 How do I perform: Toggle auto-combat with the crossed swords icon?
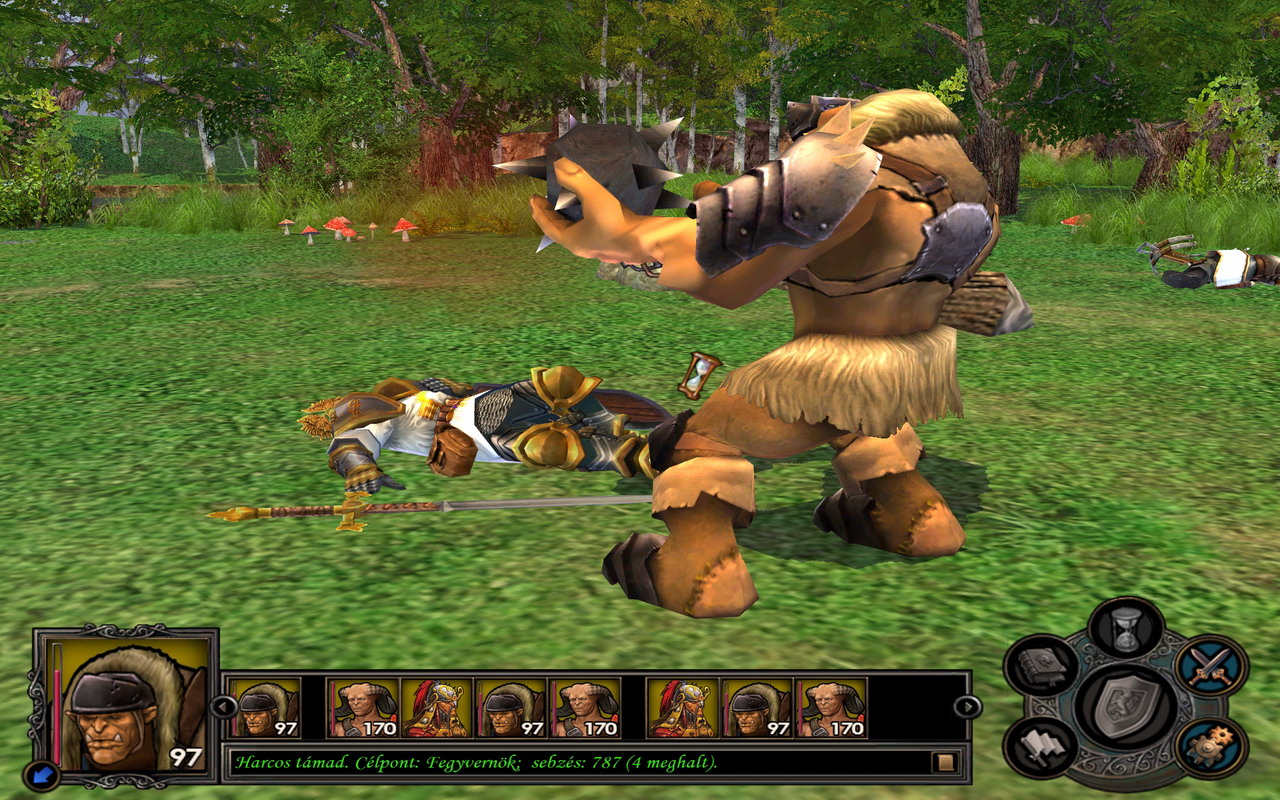[x=1210, y=665]
